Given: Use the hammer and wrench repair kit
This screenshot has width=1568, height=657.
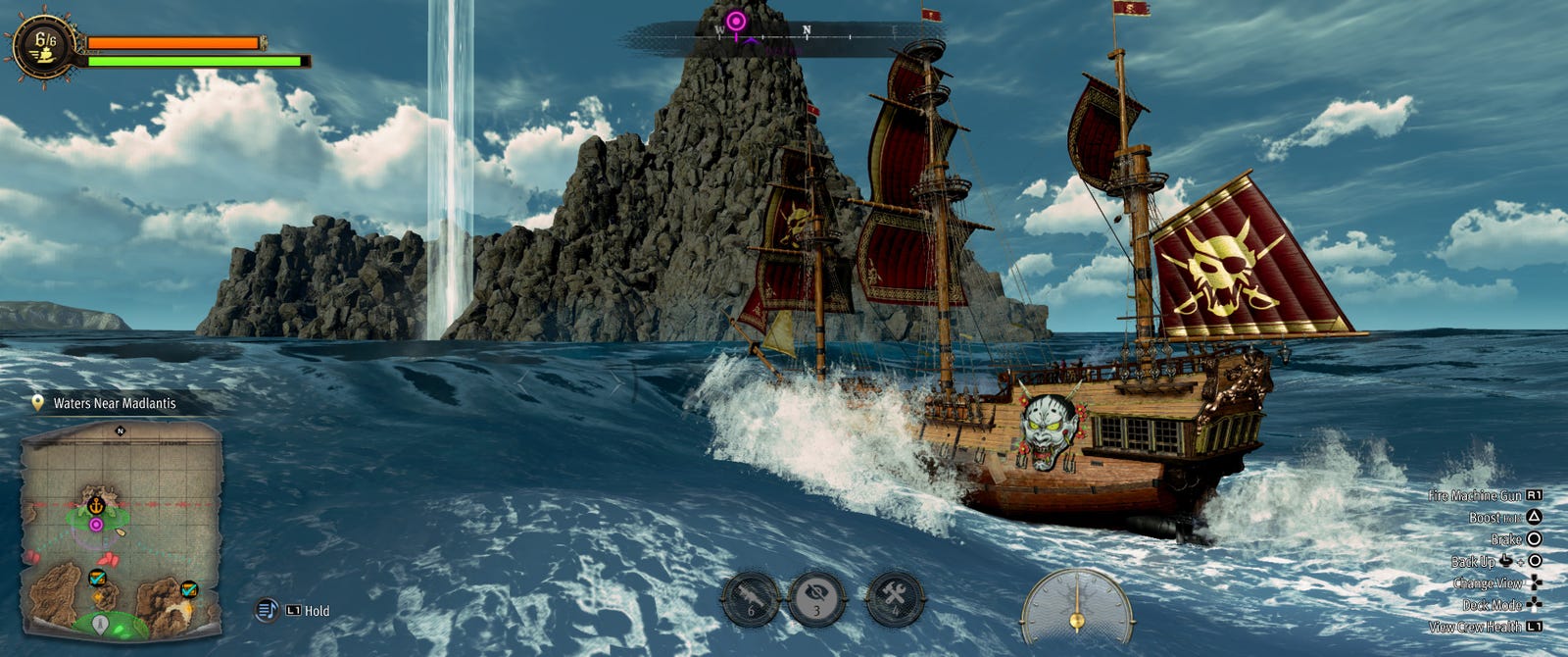Looking at the screenshot, I should coord(895,598).
